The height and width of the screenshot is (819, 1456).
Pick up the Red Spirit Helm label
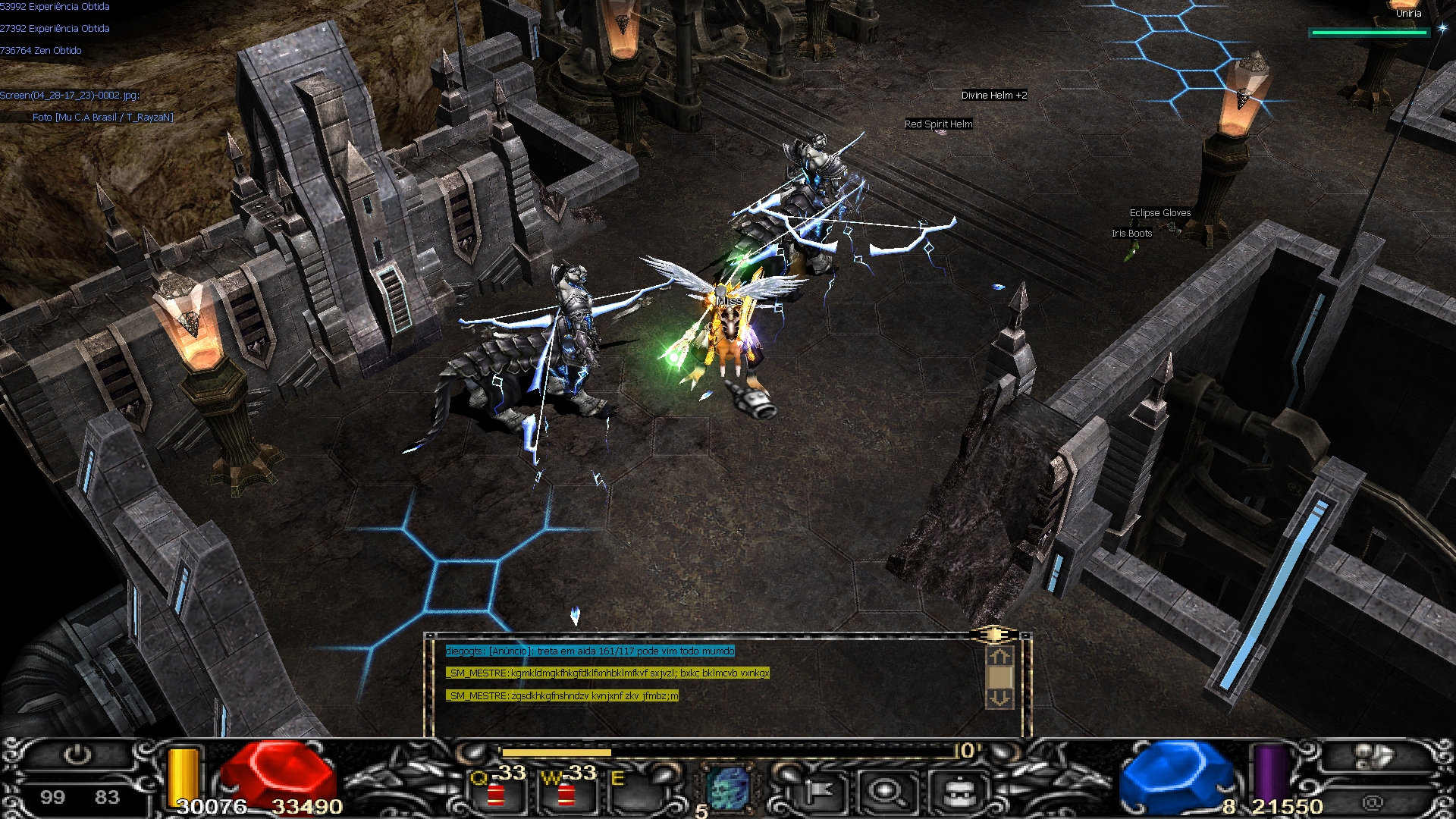[938, 124]
